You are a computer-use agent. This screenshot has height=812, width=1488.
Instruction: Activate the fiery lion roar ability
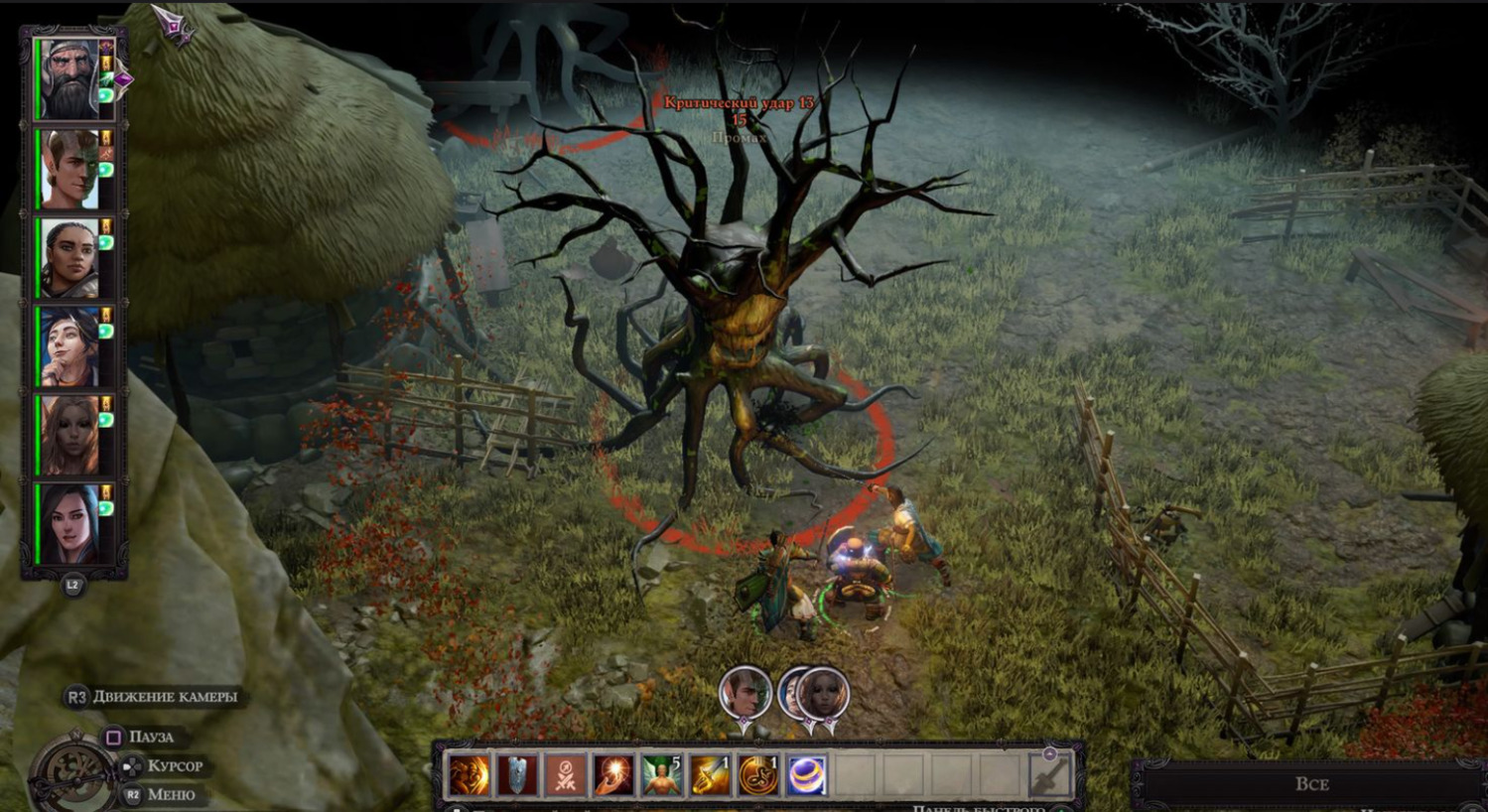click(x=470, y=774)
